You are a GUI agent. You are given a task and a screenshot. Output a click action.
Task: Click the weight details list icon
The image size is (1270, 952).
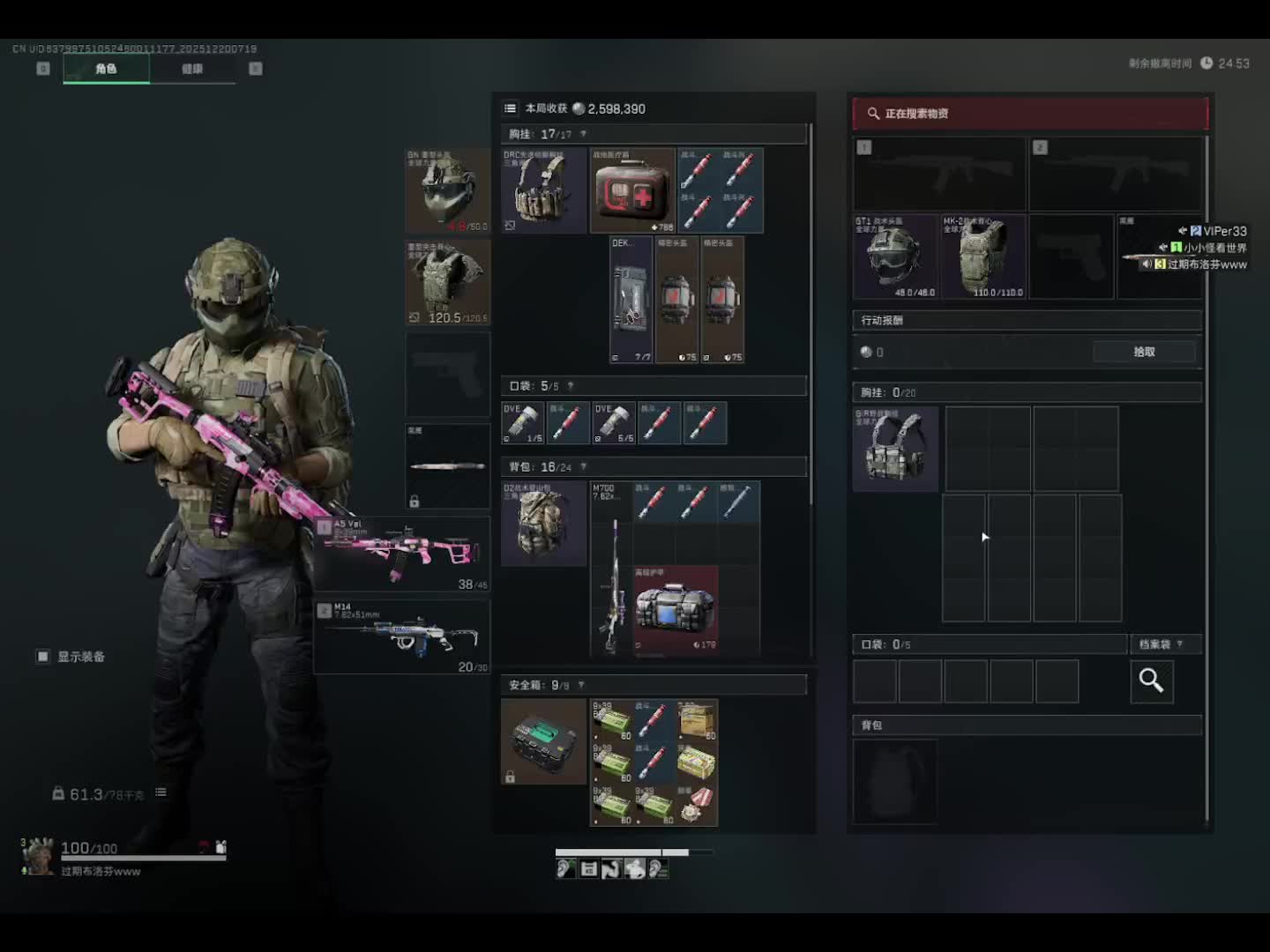(x=161, y=792)
